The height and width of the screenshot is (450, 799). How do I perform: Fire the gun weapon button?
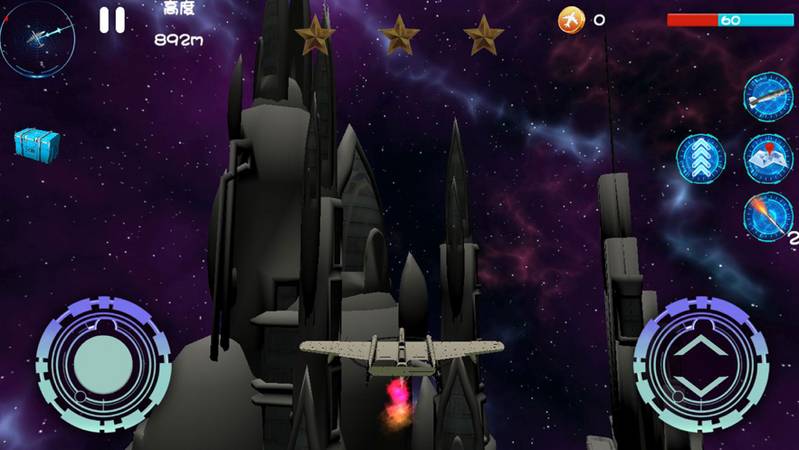[767, 97]
